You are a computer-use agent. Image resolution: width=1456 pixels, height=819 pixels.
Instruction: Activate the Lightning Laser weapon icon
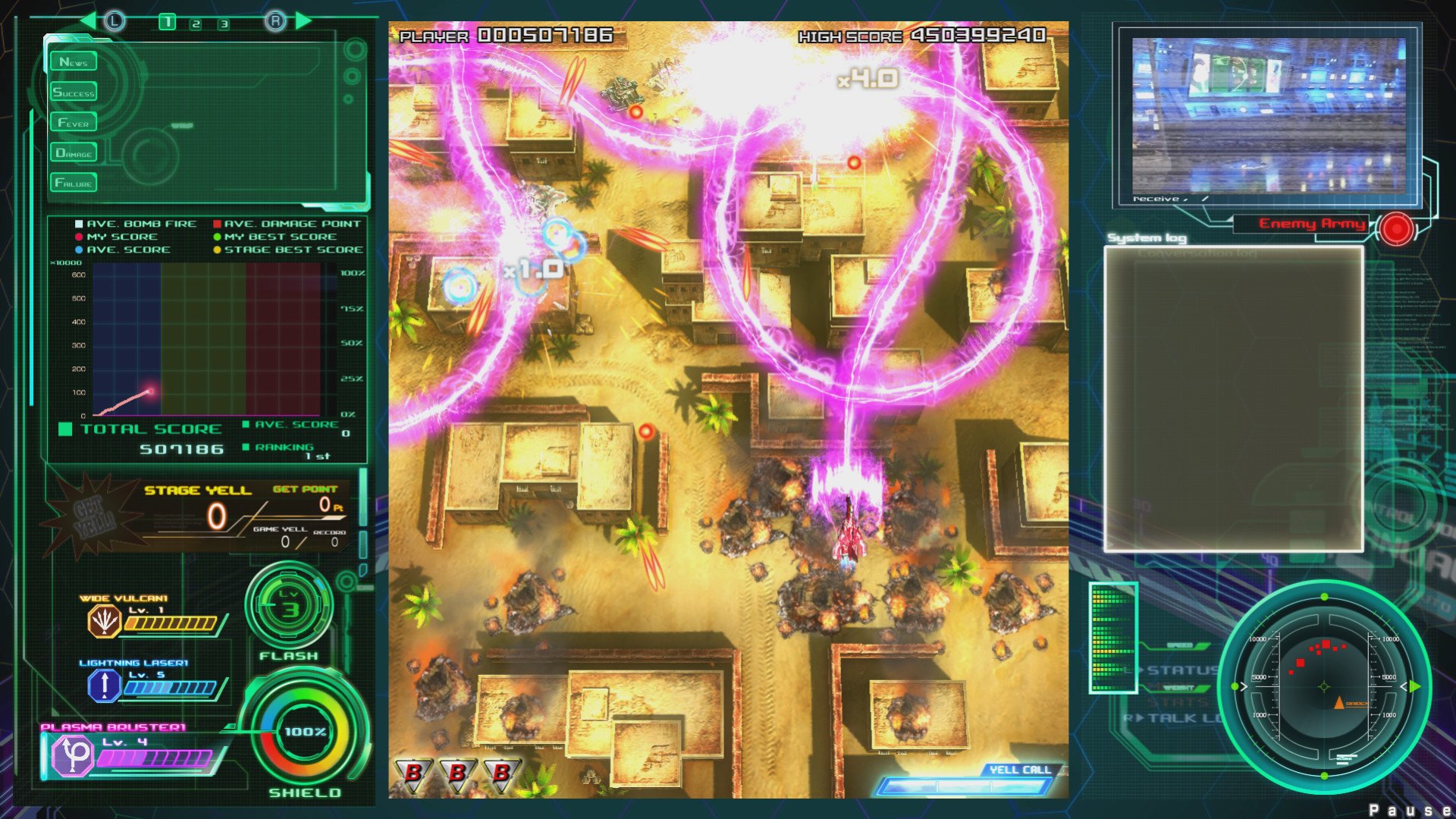tap(104, 686)
